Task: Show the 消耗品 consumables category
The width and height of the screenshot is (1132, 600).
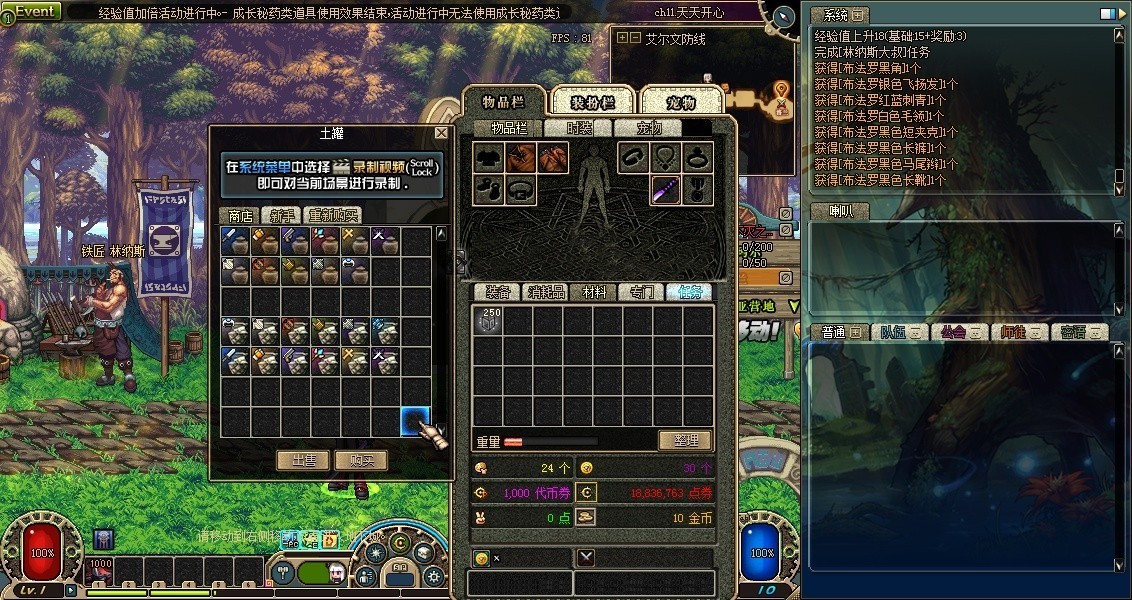Action: tap(546, 292)
